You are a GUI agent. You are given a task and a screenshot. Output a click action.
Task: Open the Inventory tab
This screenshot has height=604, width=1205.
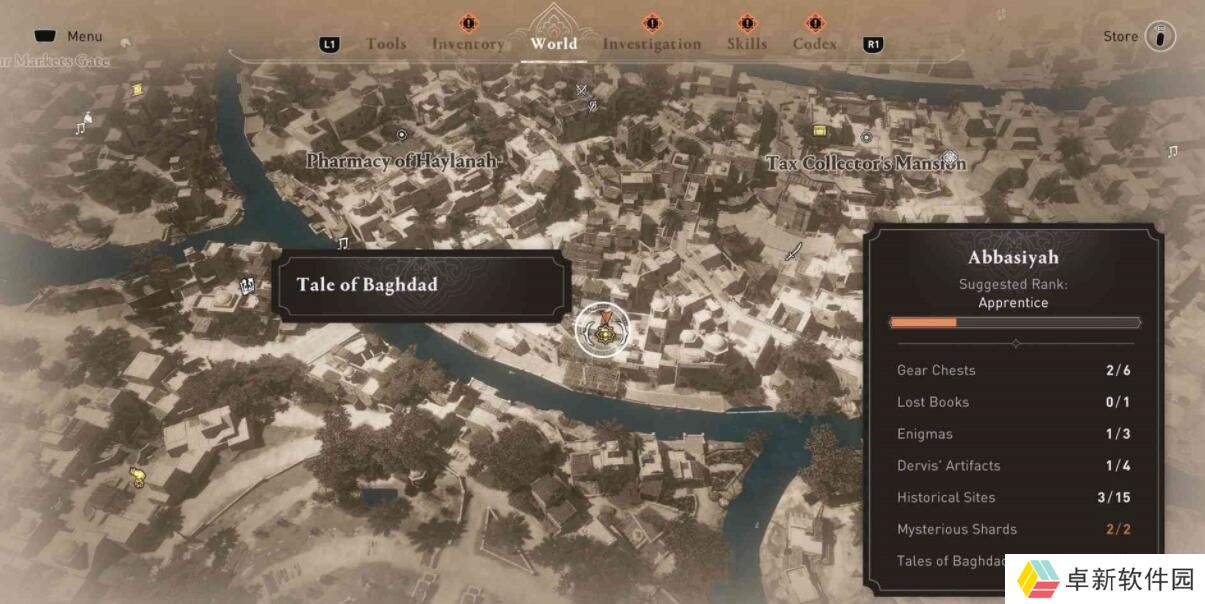[468, 44]
